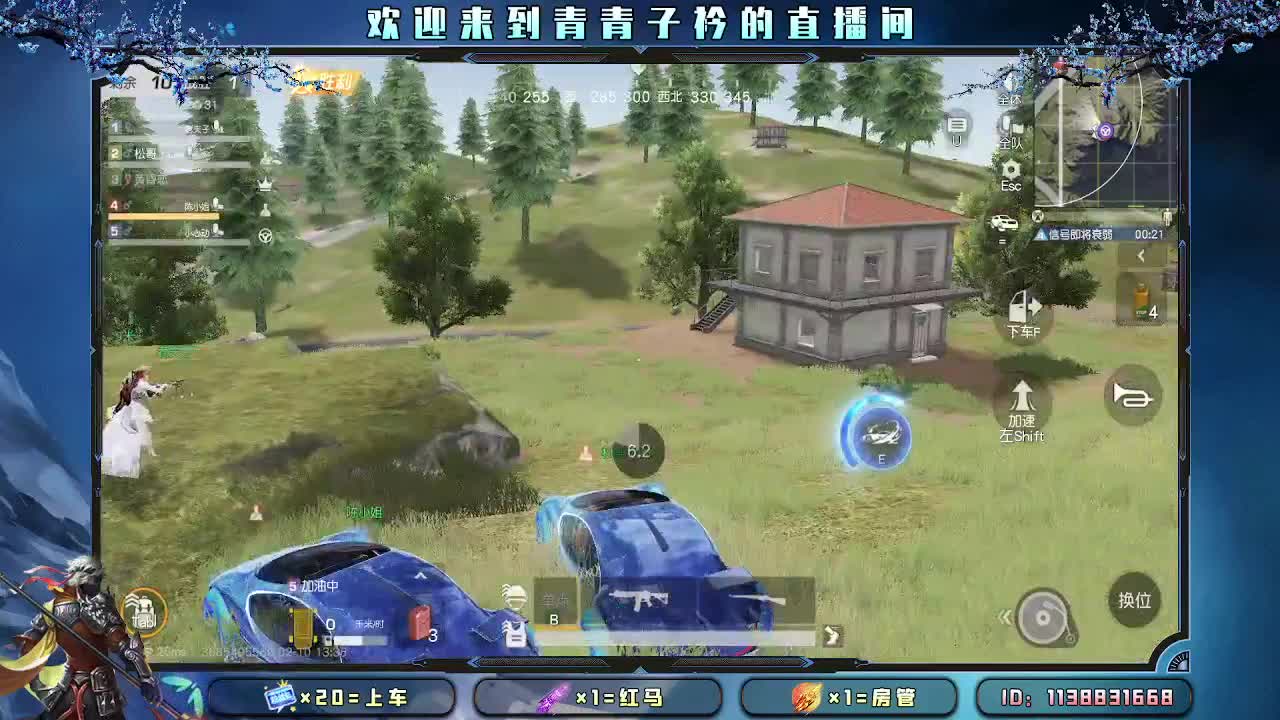Screen dimensions: 1280x720
Task: Click the vehicle status car icon
Action: pyautogui.click(x=1005, y=222)
